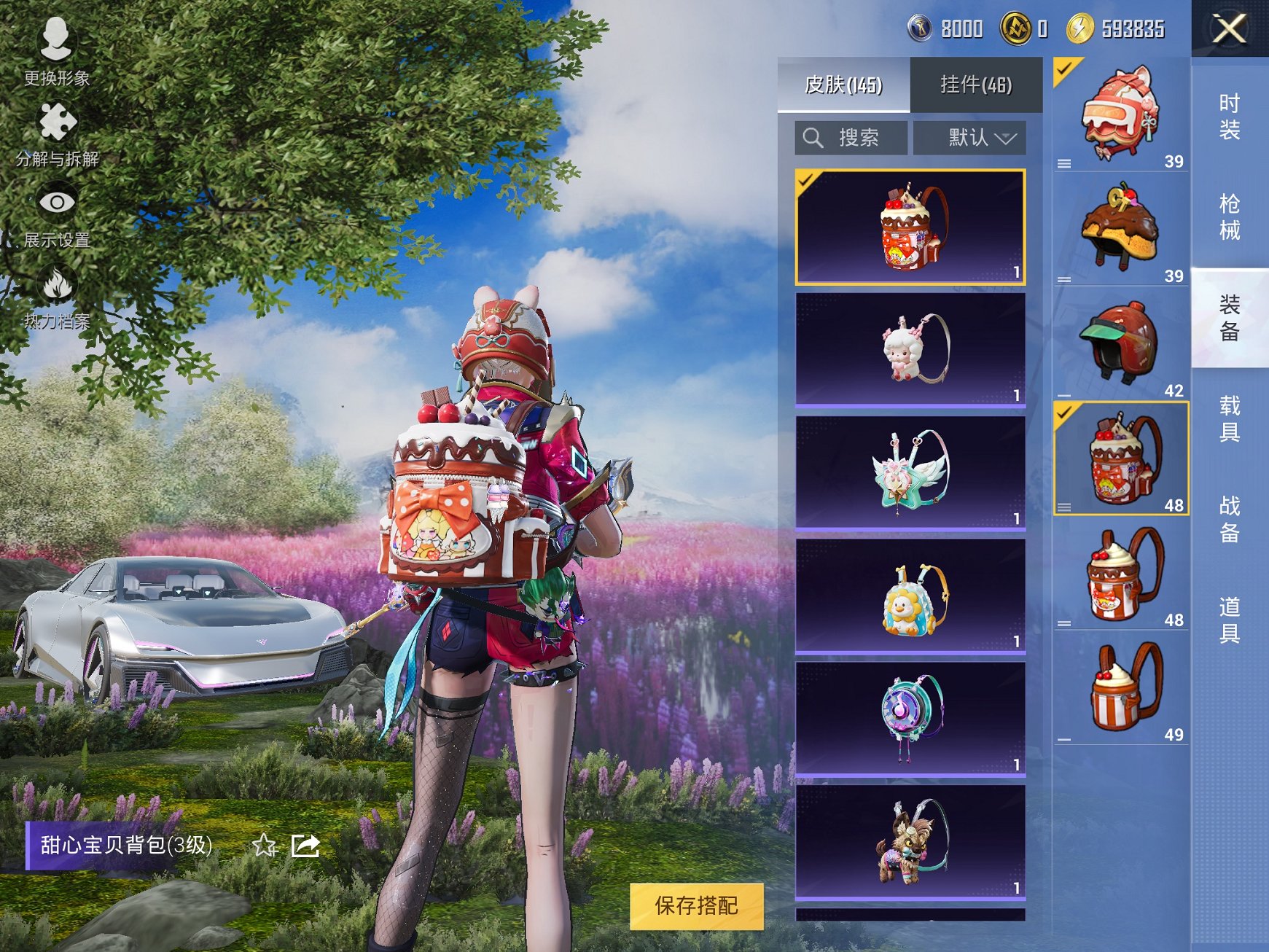Screen dimensions: 1269x952
Task: Select the yellow sun-face backpack skin
Action: click(x=910, y=596)
